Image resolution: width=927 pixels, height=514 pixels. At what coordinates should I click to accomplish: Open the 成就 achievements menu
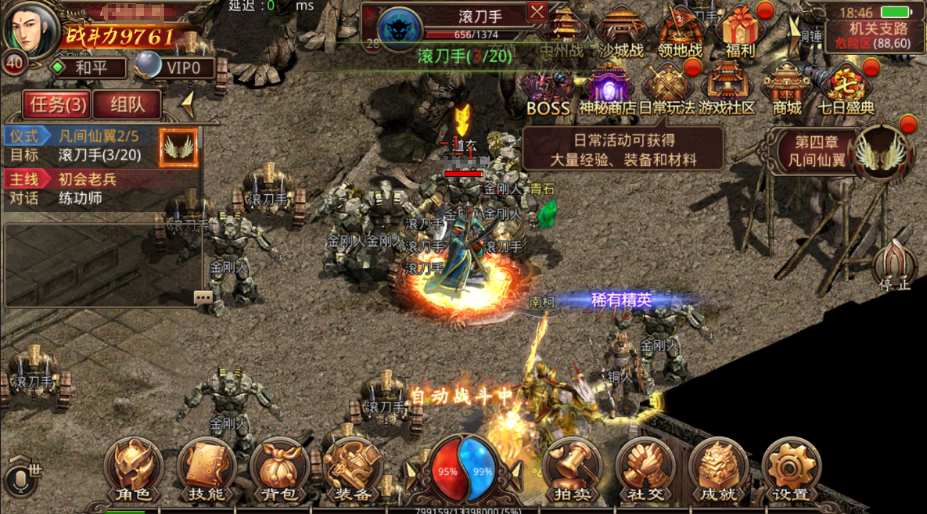pyautogui.click(x=718, y=469)
